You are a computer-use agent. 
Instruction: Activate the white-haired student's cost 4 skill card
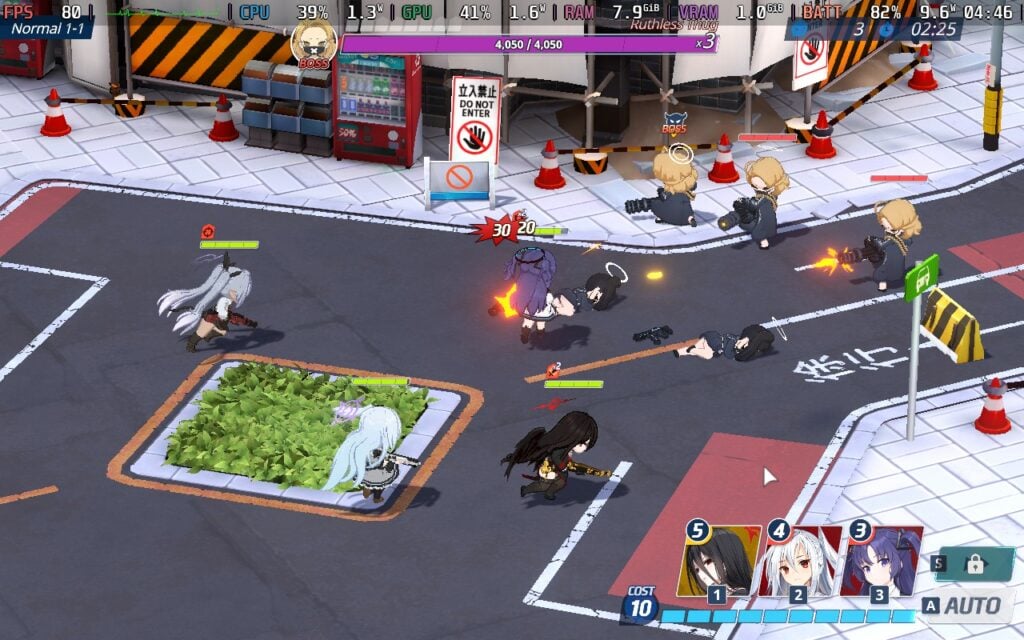pyautogui.click(x=799, y=562)
